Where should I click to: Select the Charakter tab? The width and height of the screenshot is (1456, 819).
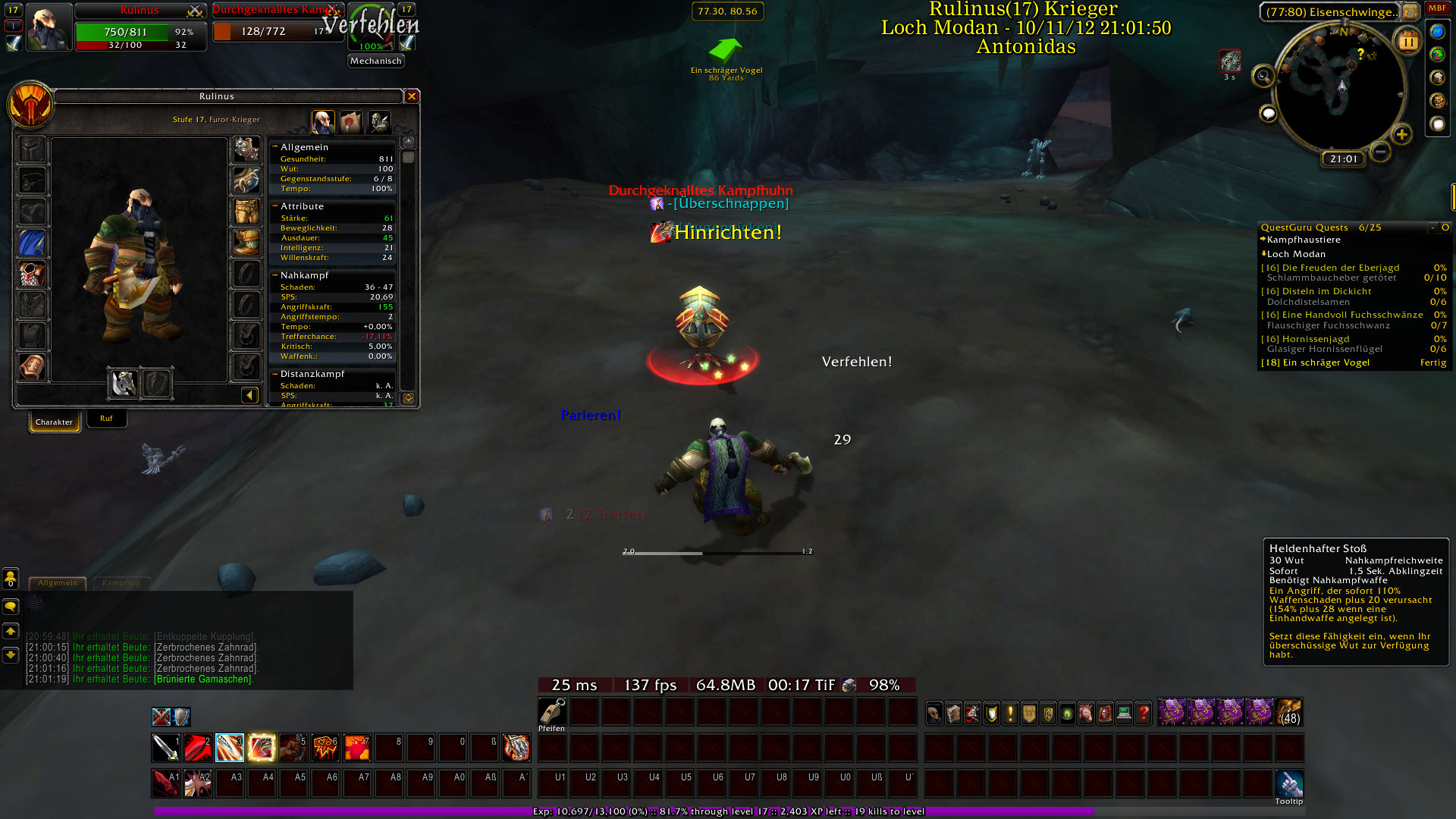tap(54, 422)
